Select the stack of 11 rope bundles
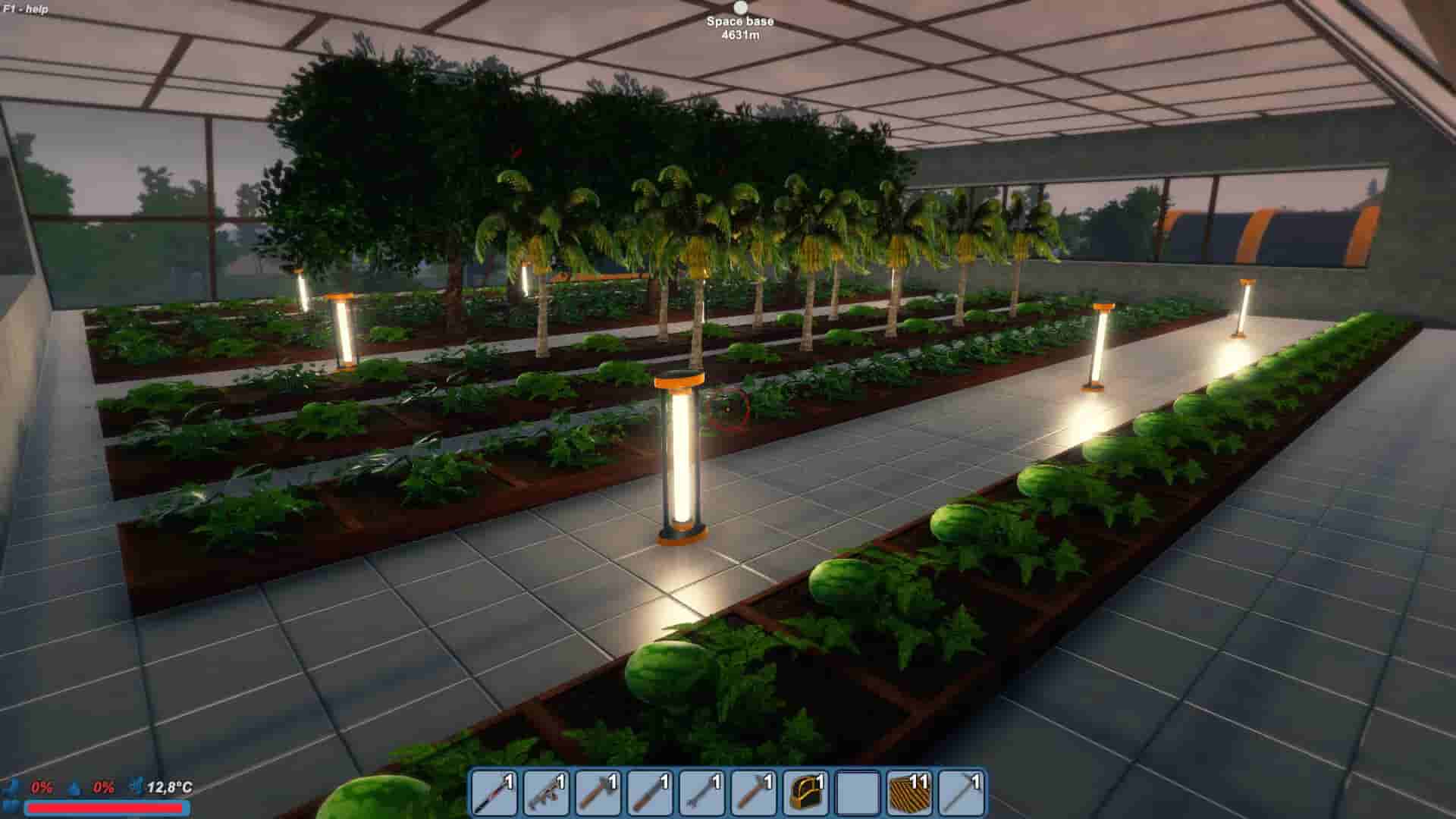 tap(909, 792)
